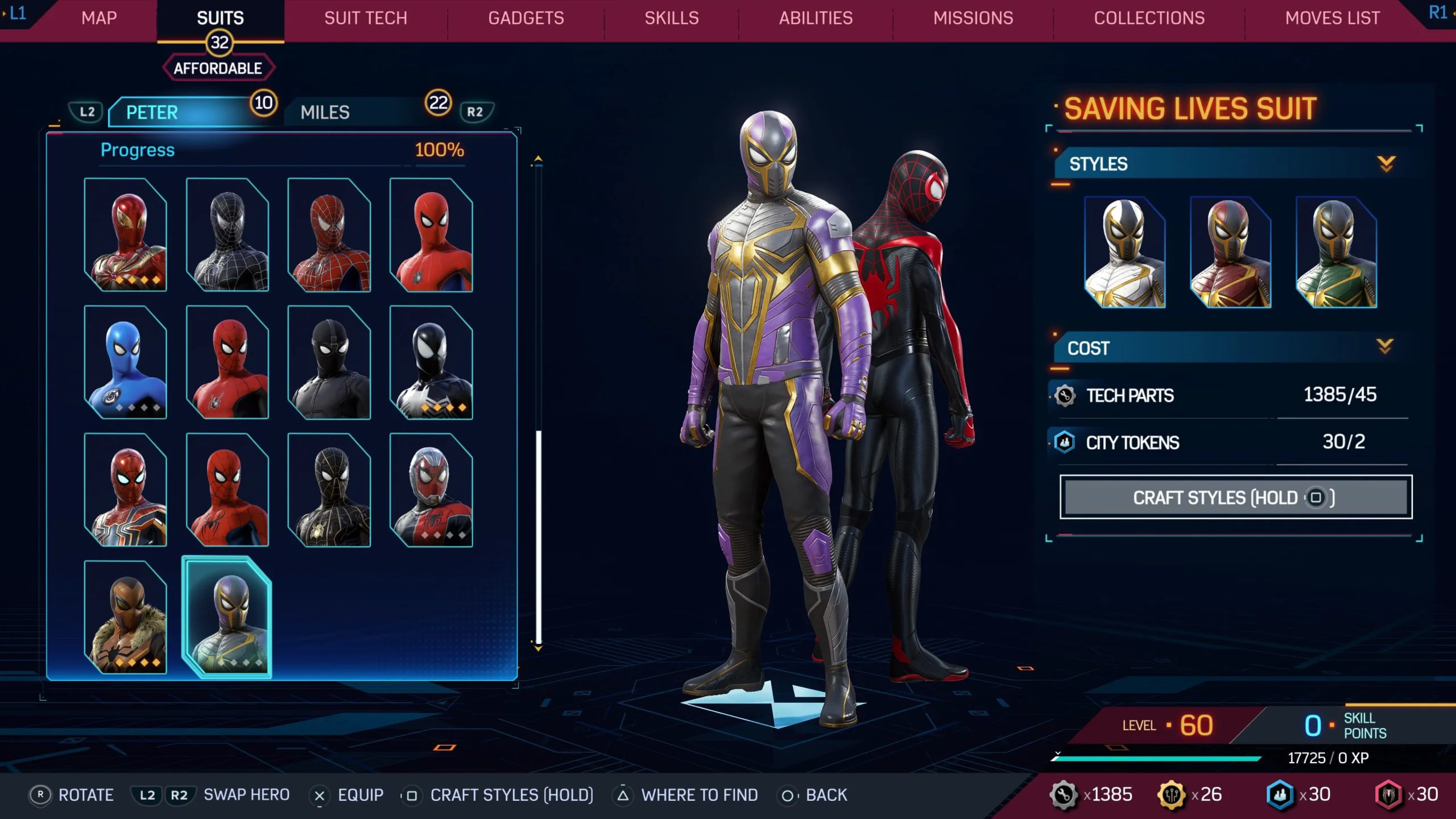Select the highlighted purple Saving Lives suit
This screenshot has height=819, width=1456.
(227, 617)
